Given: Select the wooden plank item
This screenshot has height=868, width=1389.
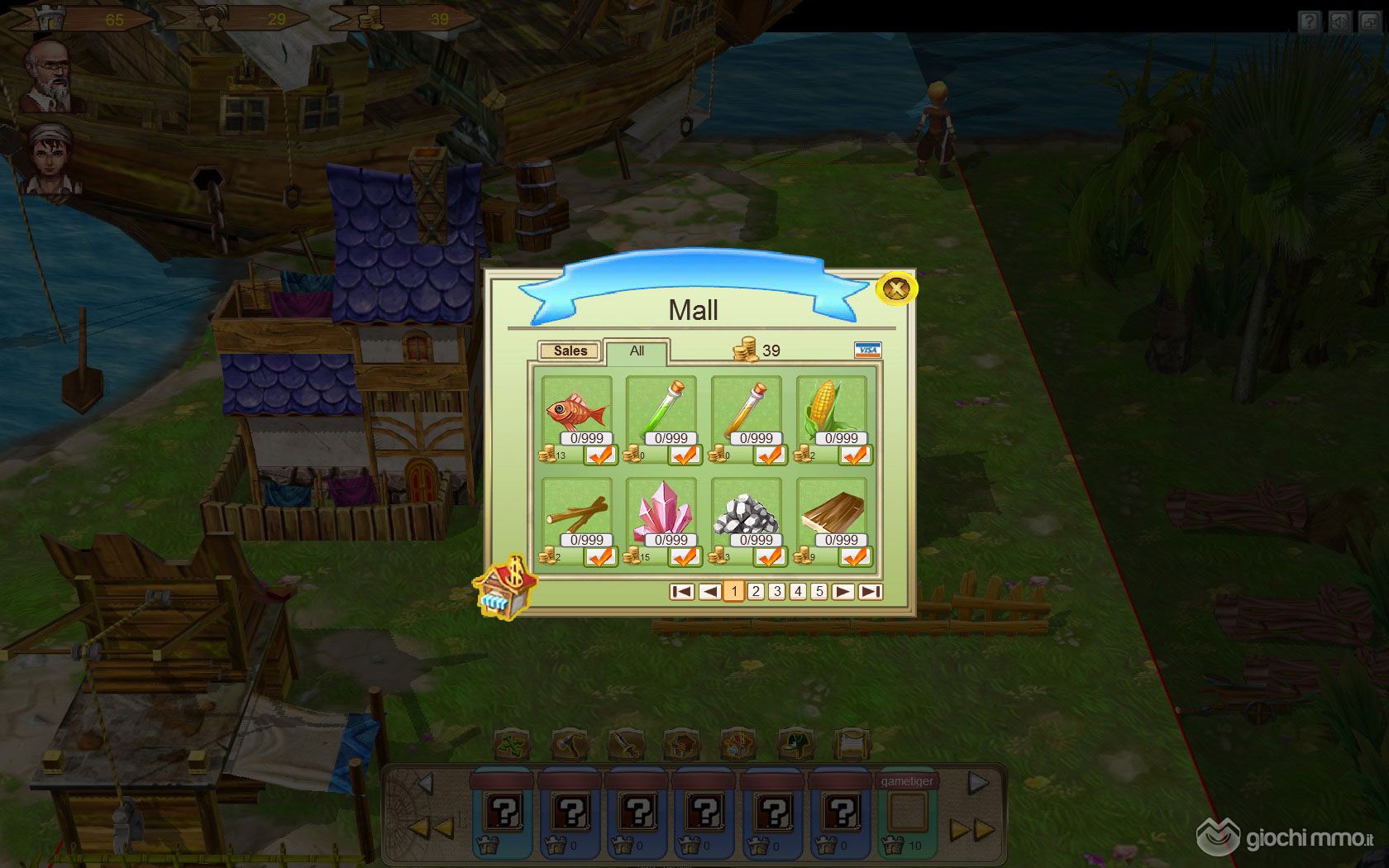Looking at the screenshot, I should pos(832,513).
